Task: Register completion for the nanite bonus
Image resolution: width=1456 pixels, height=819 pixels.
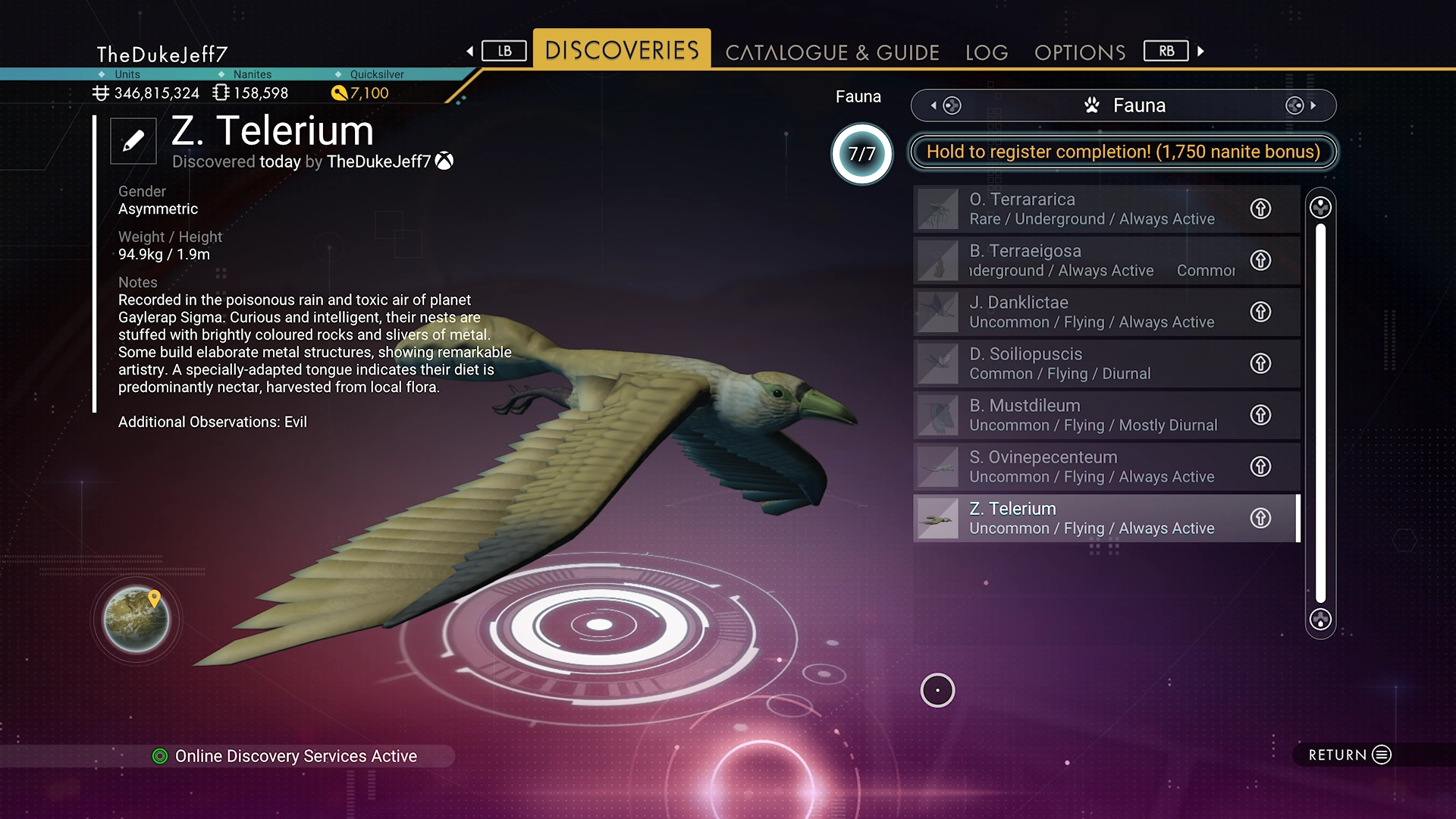Action: [x=1123, y=152]
